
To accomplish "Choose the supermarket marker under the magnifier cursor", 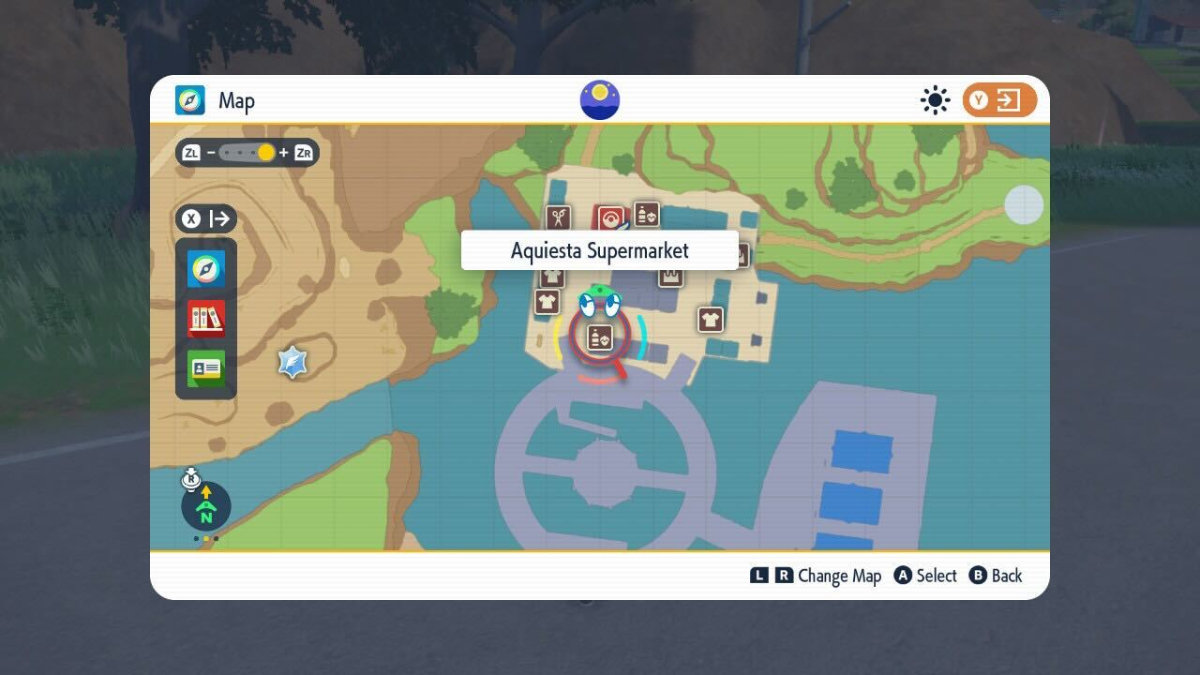I will tap(599, 338).
